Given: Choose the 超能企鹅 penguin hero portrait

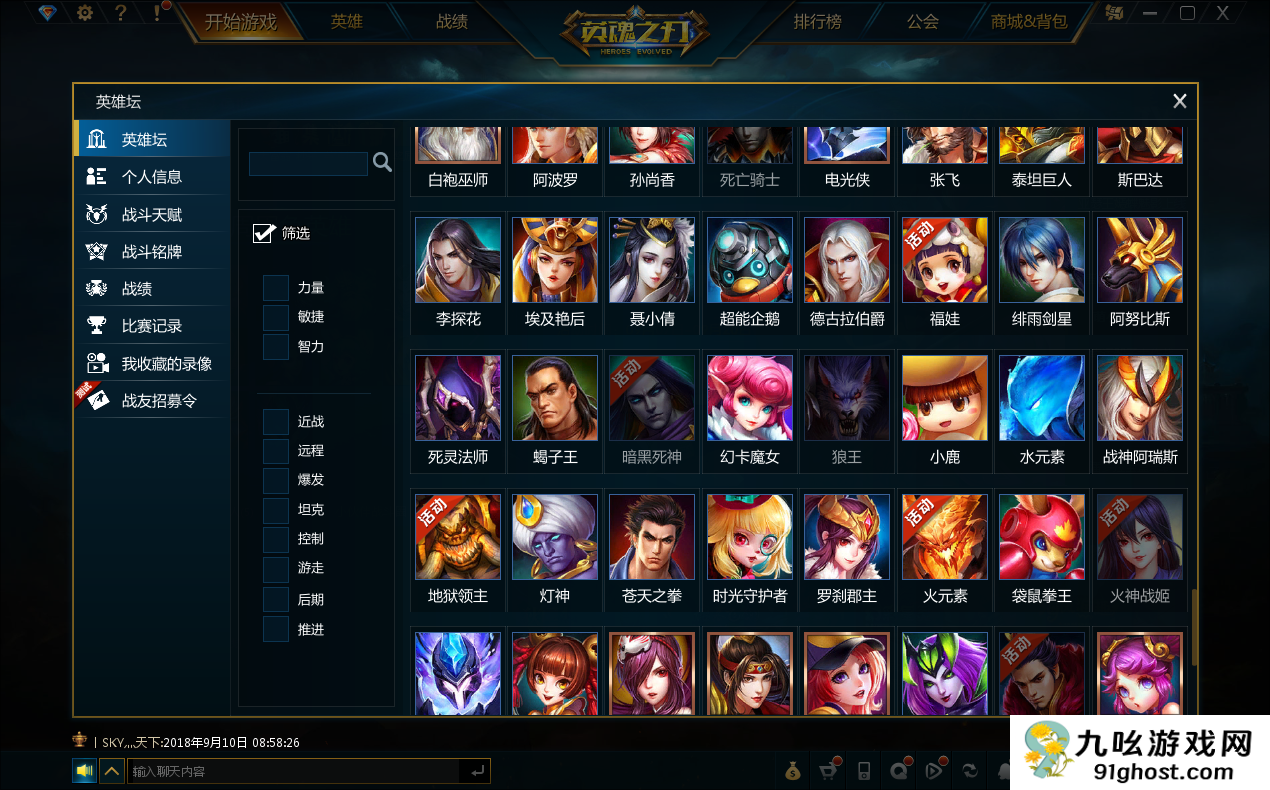Looking at the screenshot, I should (x=750, y=260).
